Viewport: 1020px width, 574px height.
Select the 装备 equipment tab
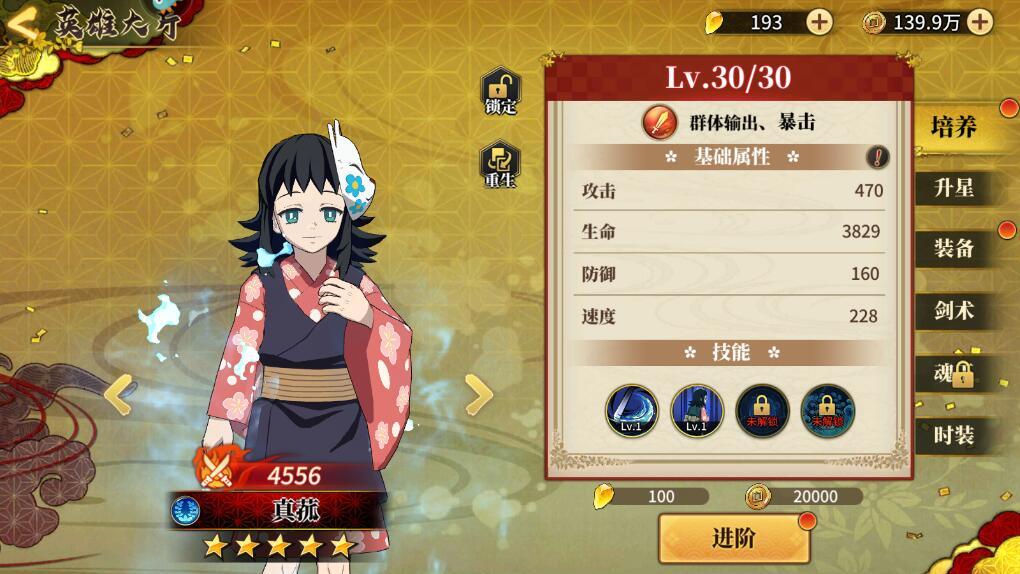pyautogui.click(x=954, y=249)
